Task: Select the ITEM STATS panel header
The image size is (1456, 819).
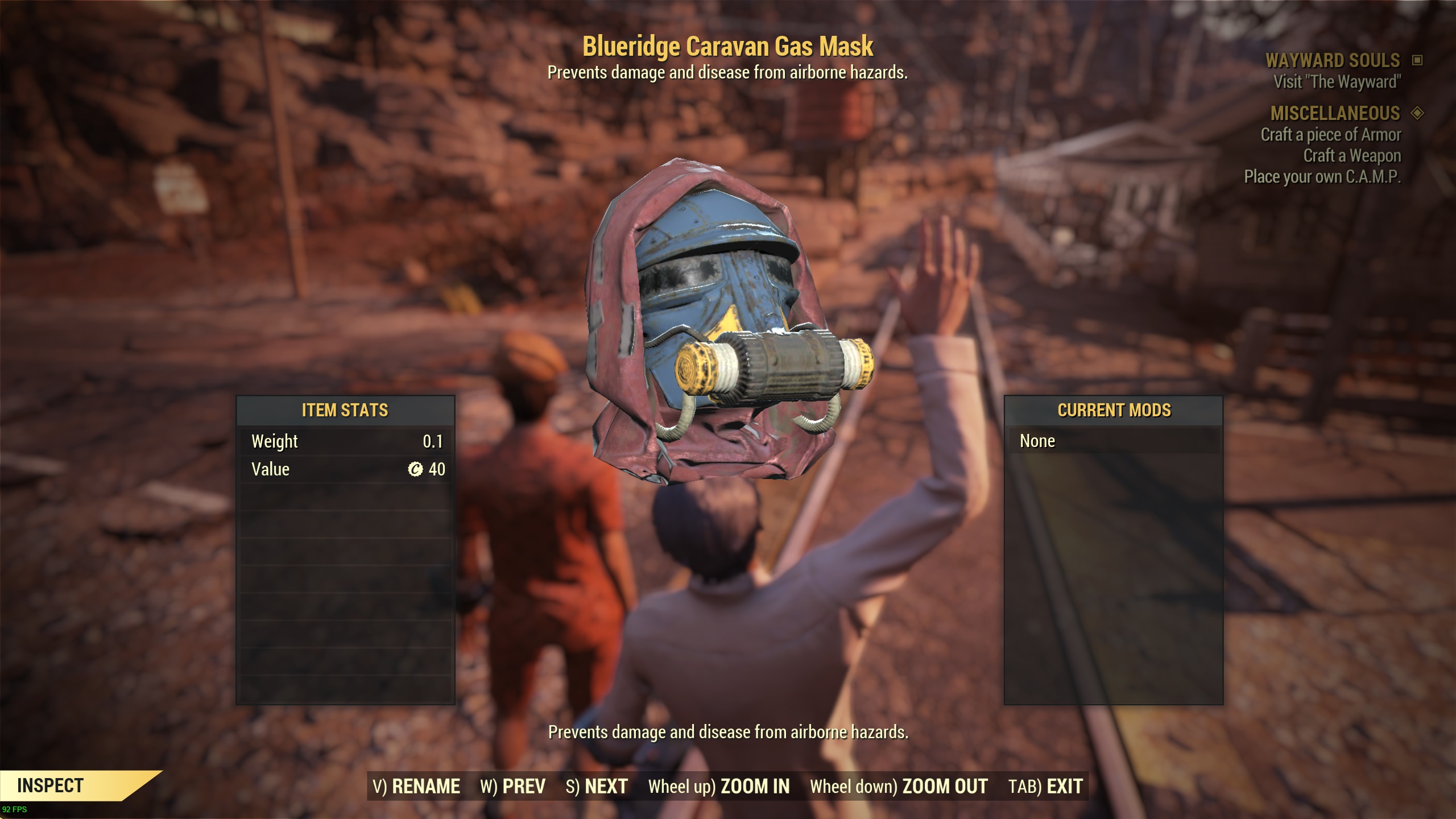Action: pos(345,411)
